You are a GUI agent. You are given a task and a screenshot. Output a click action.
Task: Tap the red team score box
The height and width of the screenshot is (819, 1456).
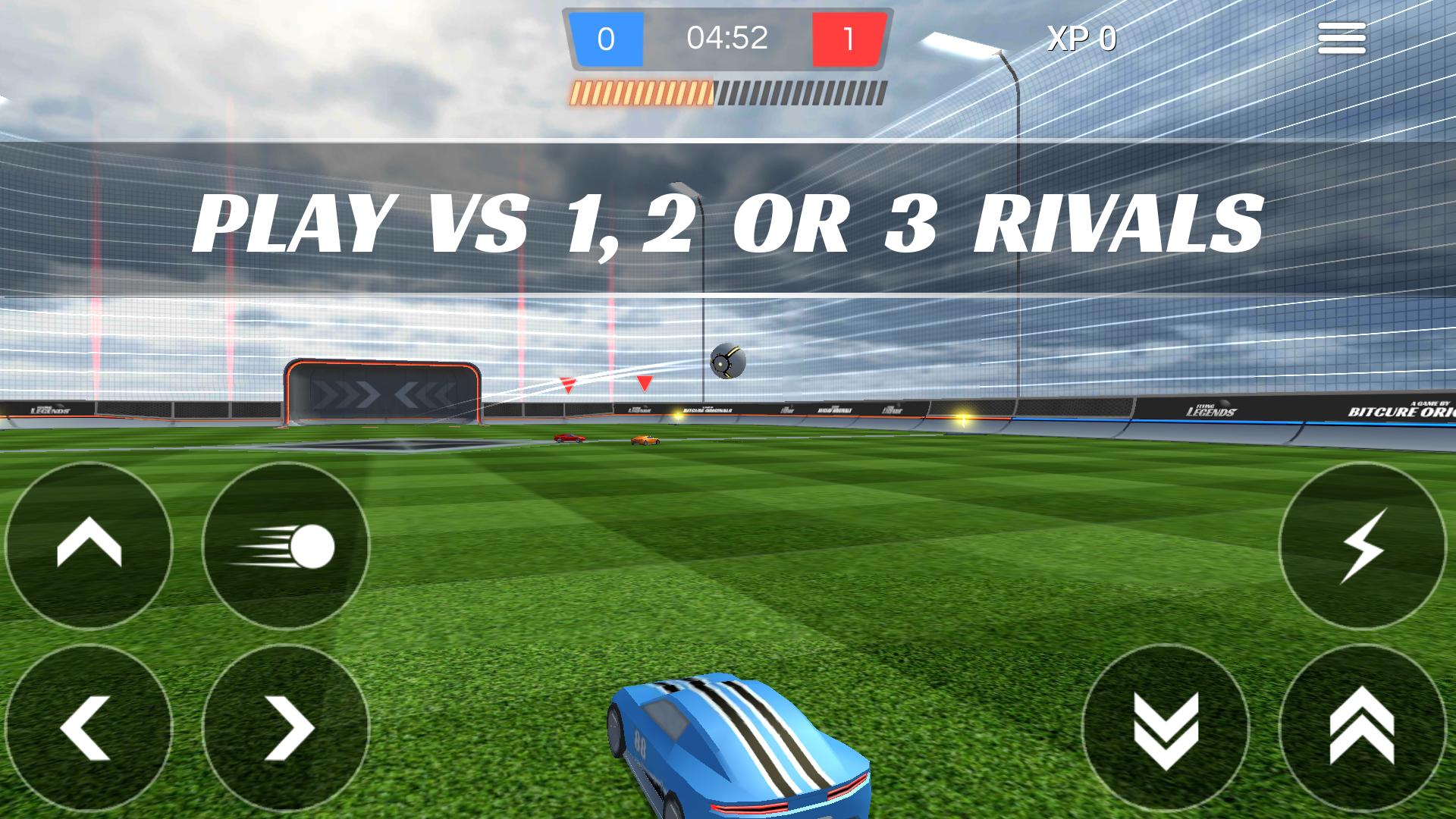pyautogui.click(x=847, y=39)
